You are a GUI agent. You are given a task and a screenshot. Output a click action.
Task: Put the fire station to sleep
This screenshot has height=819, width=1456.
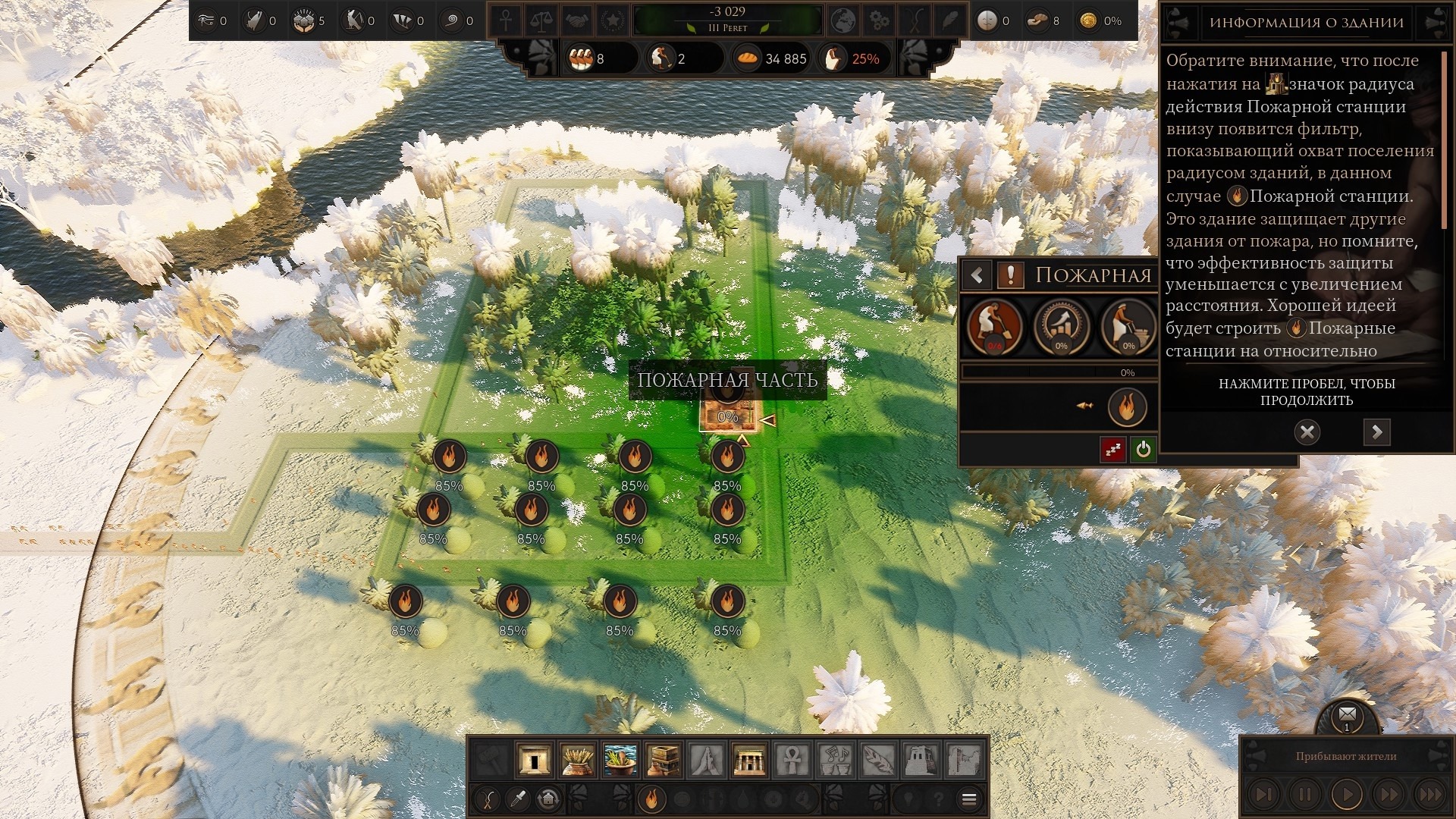point(1112,450)
